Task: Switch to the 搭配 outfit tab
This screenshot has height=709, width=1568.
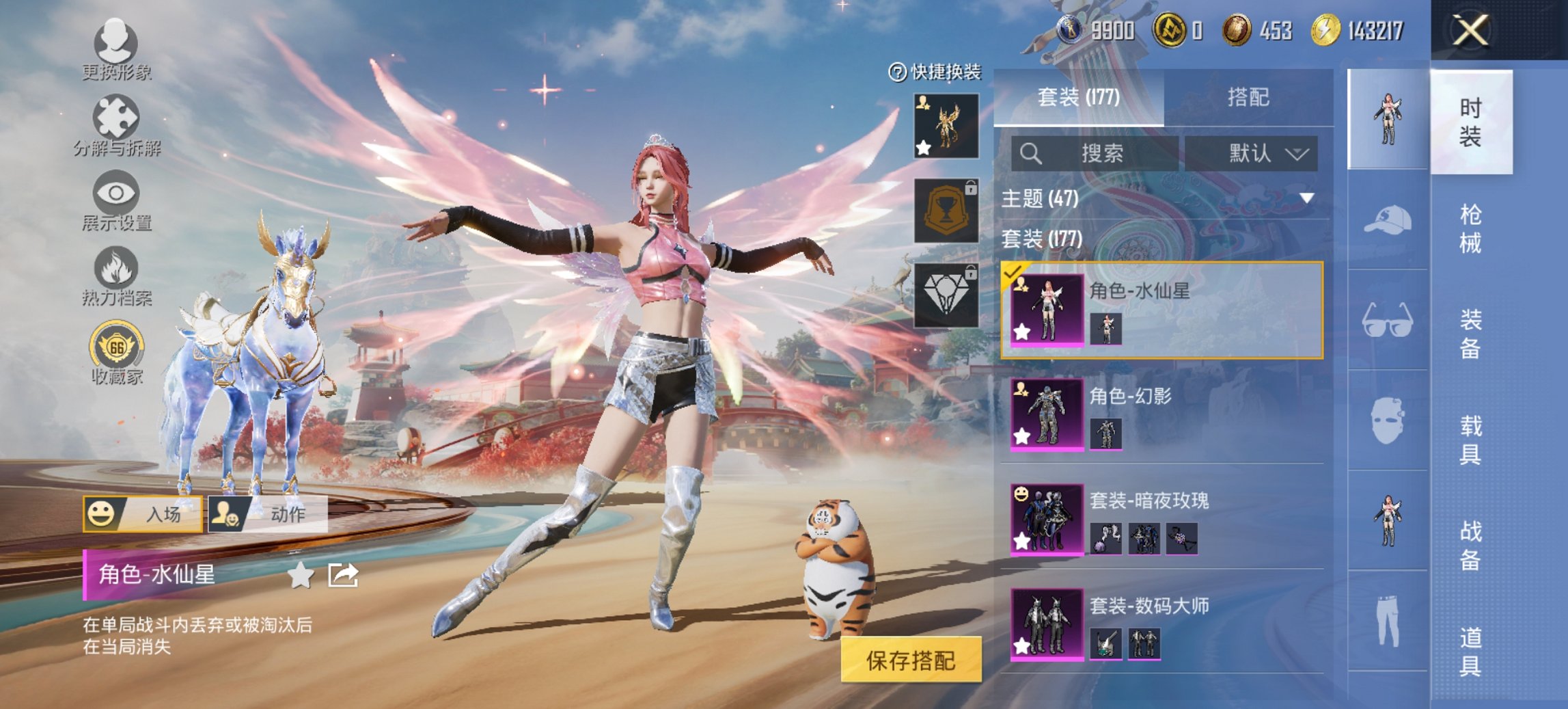Action: [x=1248, y=98]
